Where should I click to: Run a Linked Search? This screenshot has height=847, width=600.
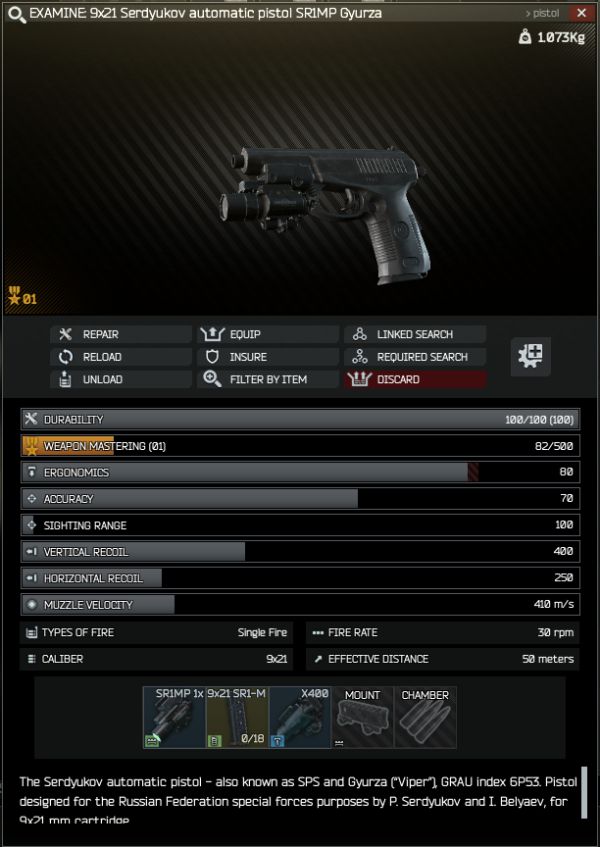[x=415, y=334]
